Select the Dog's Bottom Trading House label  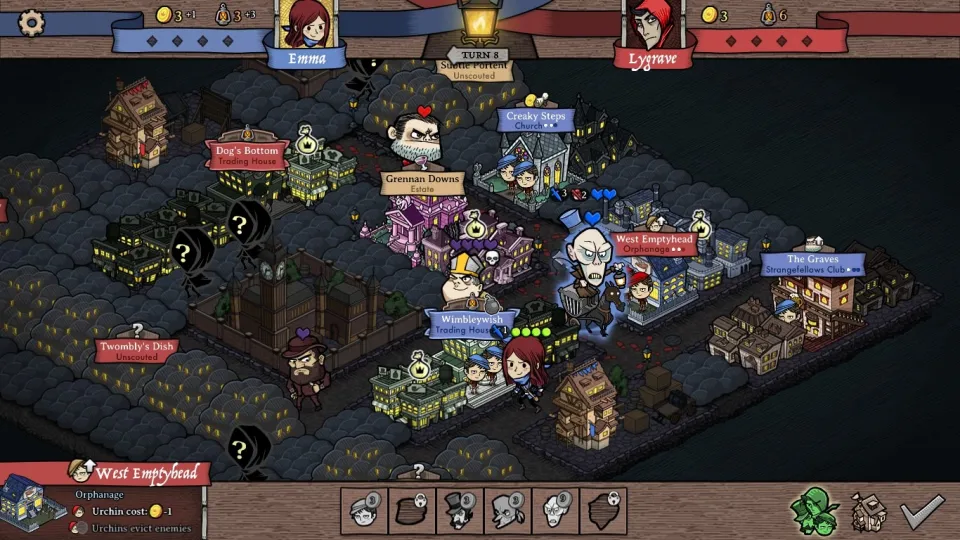[x=246, y=155]
